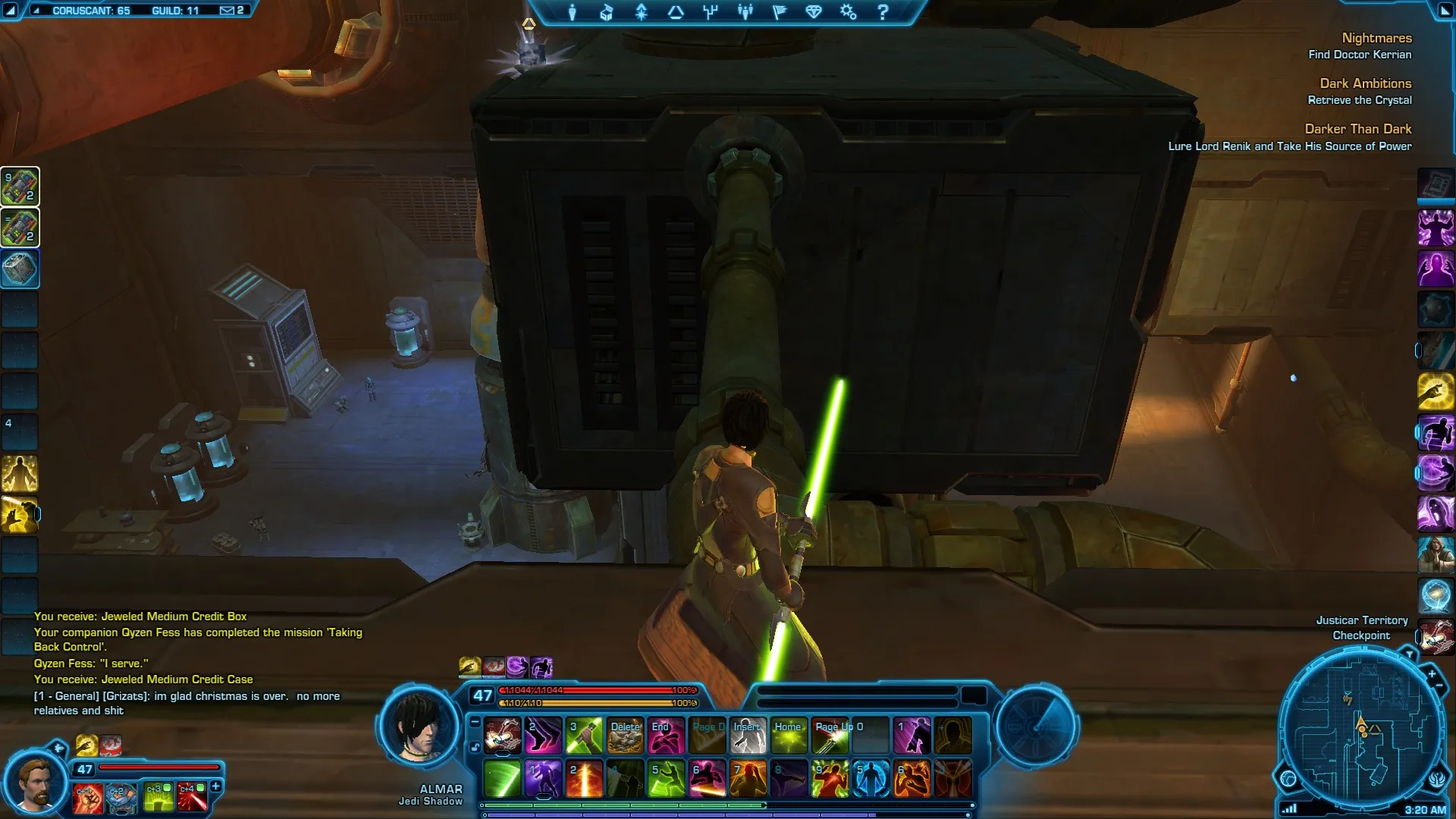Image resolution: width=1456 pixels, height=819 pixels.
Task: Select the Darker Than Dark mission entry
Action: click(1357, 129)
